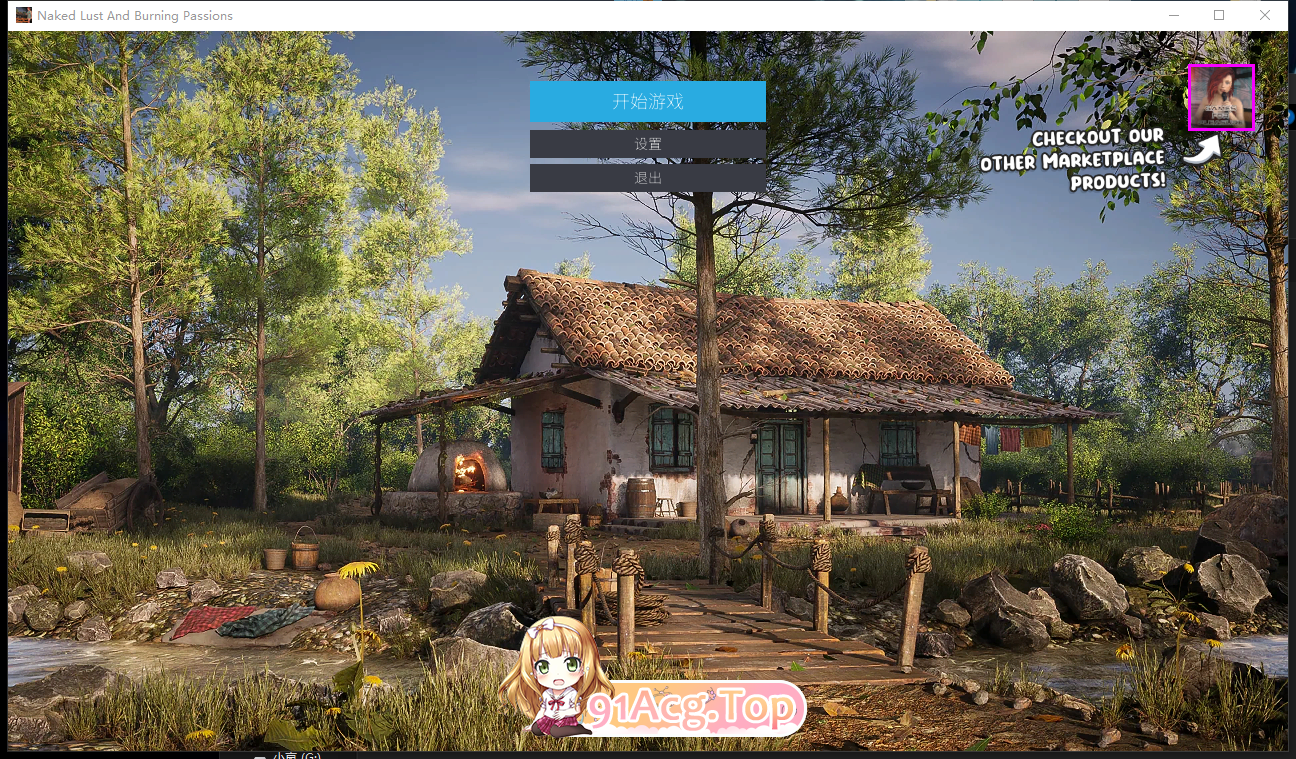Minimize the game window
This screenshot has width=1296, height=759.
(1173, 15)
